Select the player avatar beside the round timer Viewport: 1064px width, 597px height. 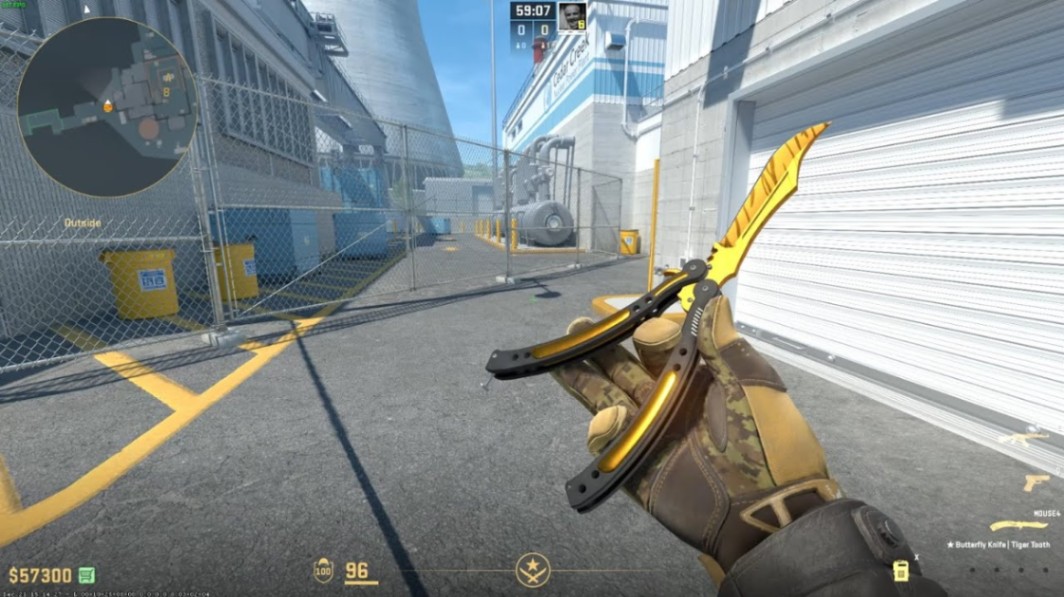(571, 17)
